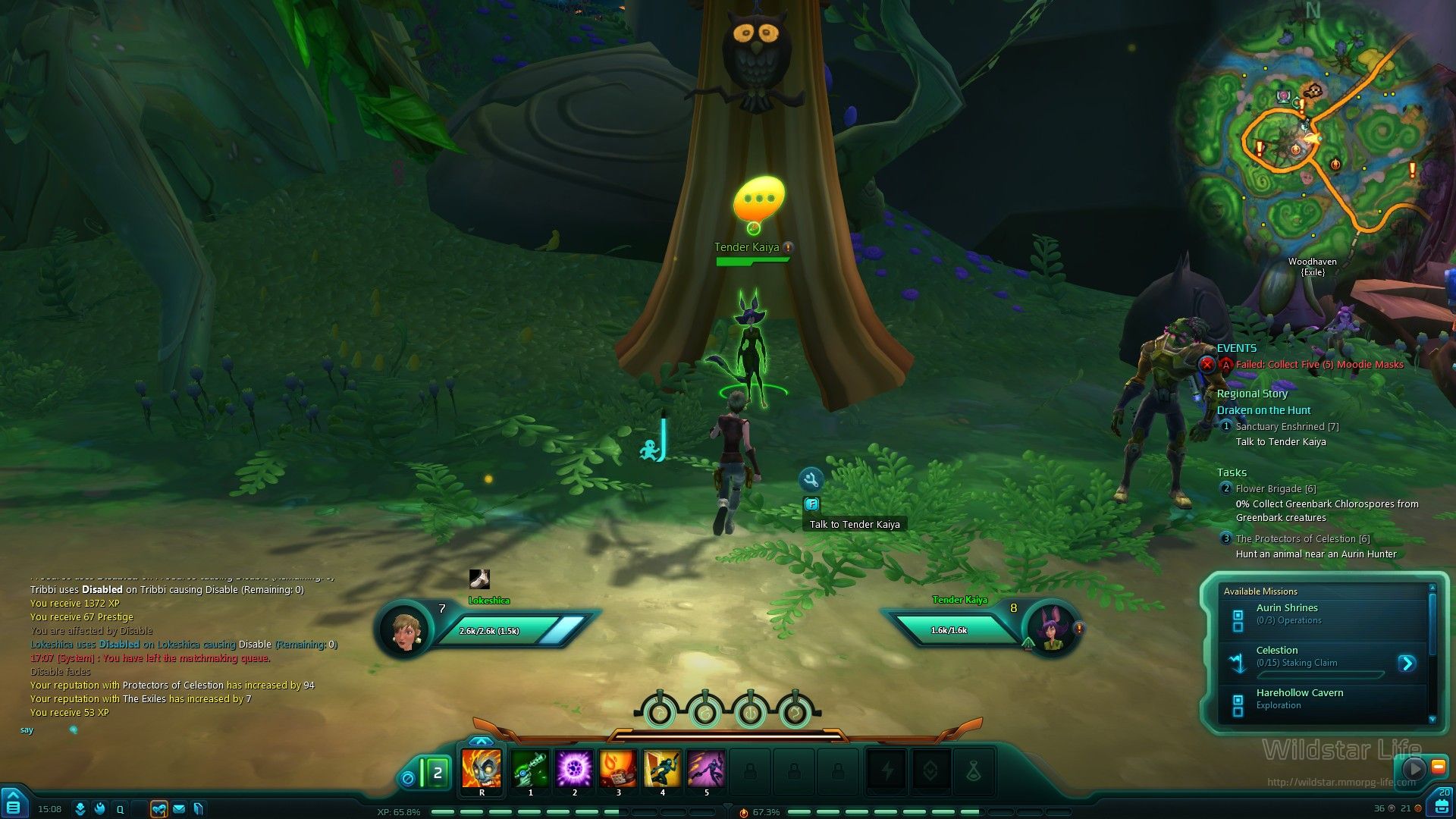Select the Harehollow Cavern exploration mission

tap(1299, 698)
